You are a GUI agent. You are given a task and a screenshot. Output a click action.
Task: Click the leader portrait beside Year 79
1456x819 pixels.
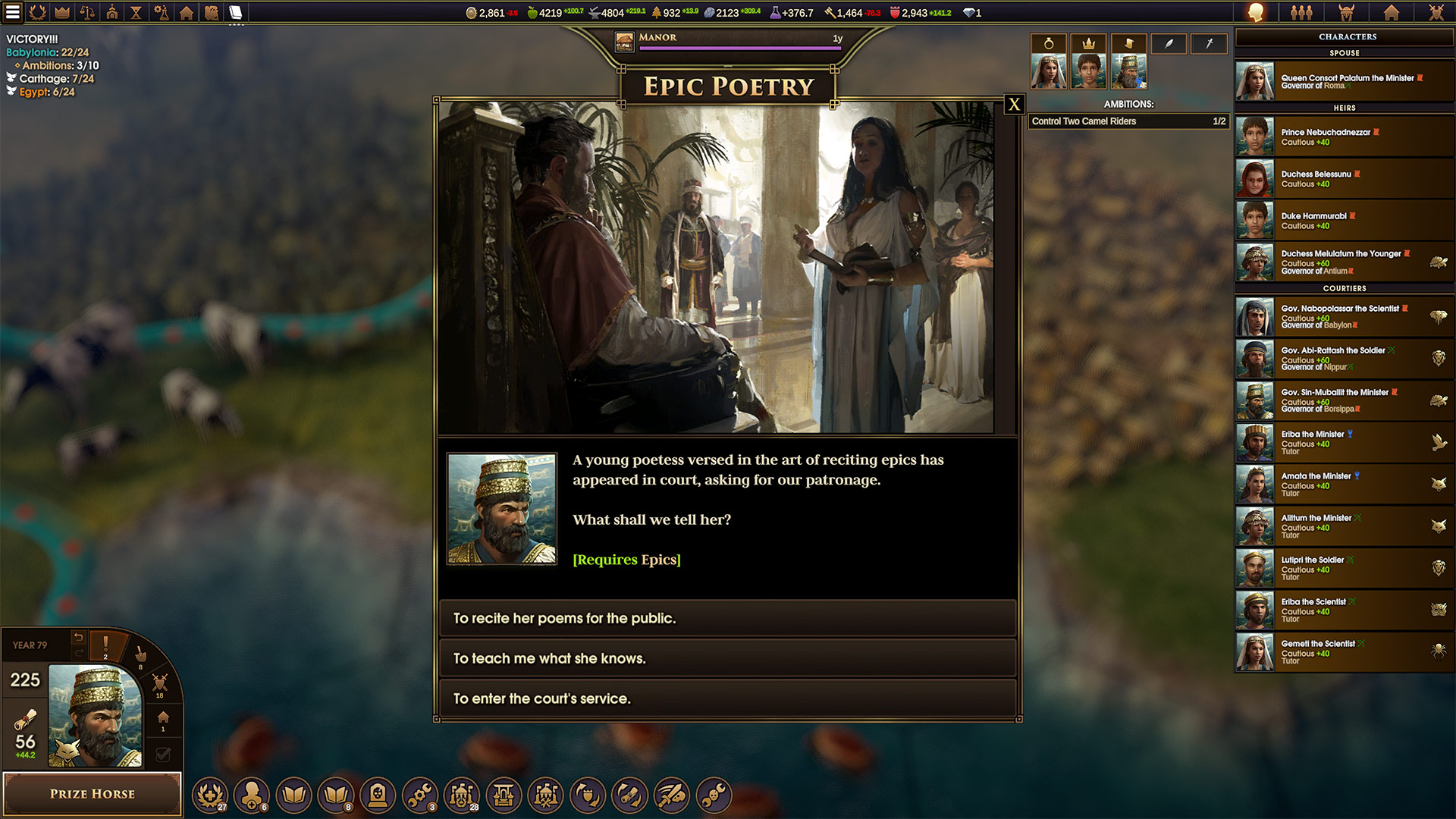[95, 715]
